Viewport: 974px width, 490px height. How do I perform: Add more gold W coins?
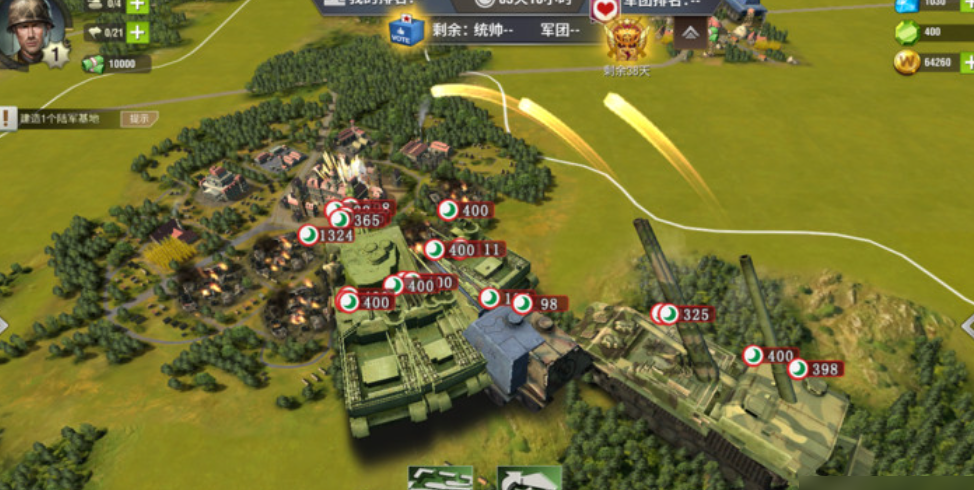pyautogui.click(x=967, y=64)
